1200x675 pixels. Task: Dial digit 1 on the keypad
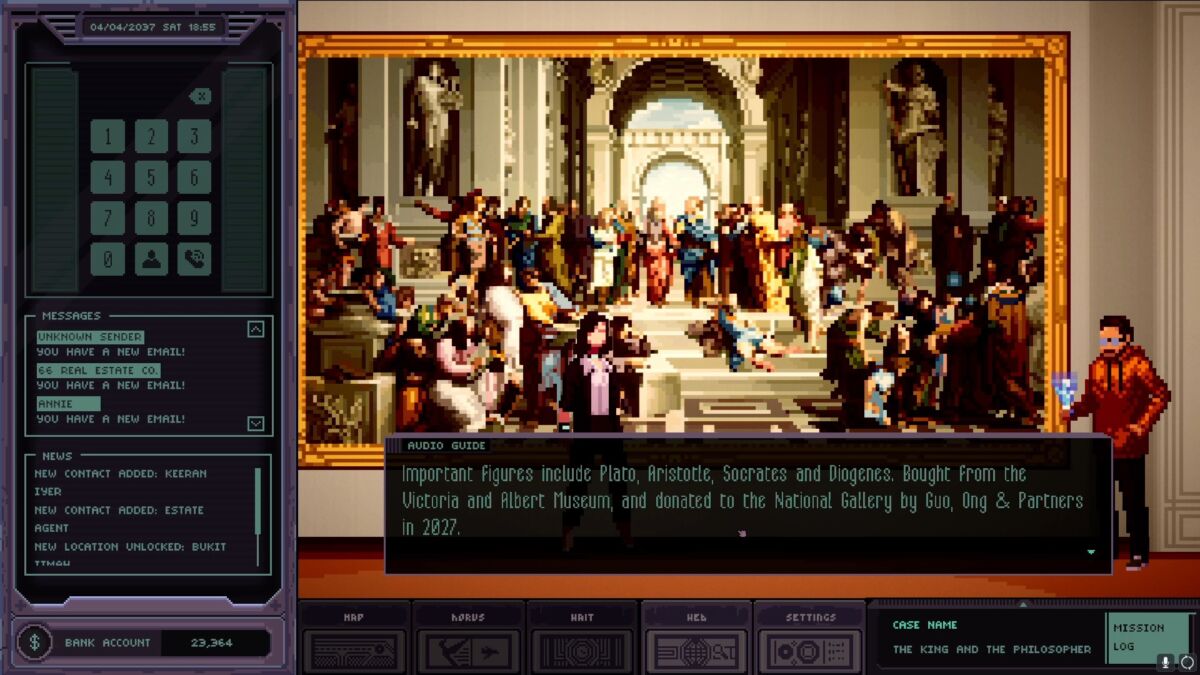click(108, 136)
